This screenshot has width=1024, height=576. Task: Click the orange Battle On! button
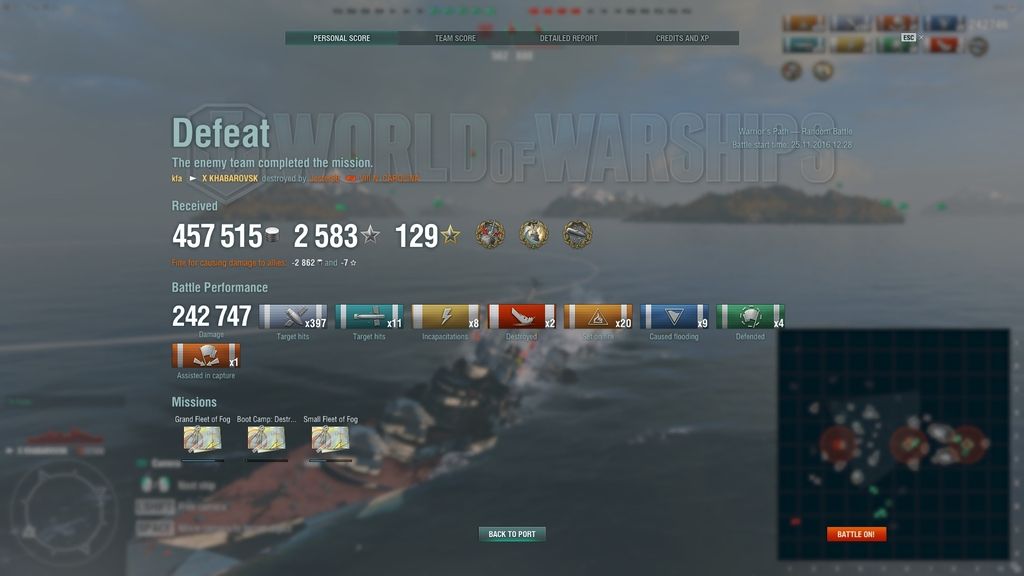(x=856, y=534)
